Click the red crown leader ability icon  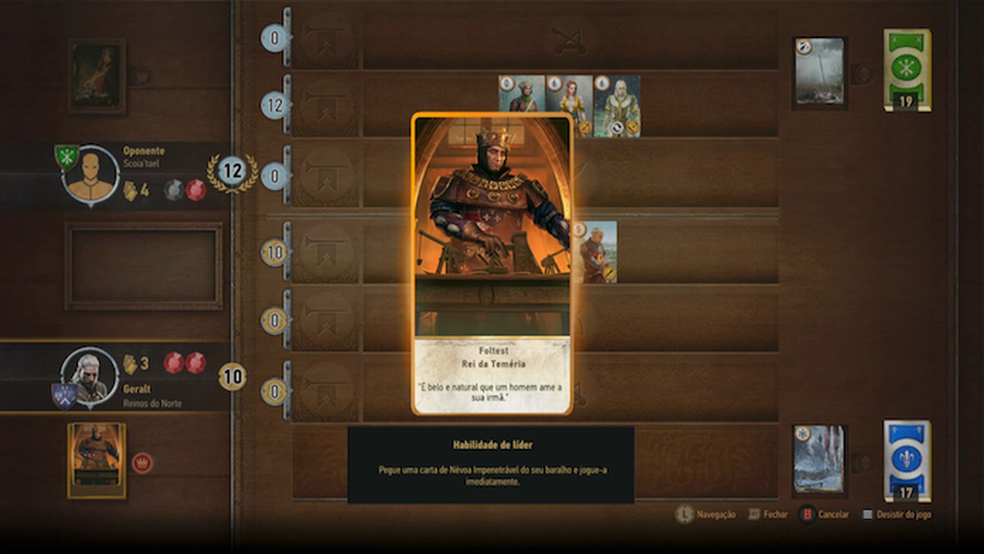[143, 463]
